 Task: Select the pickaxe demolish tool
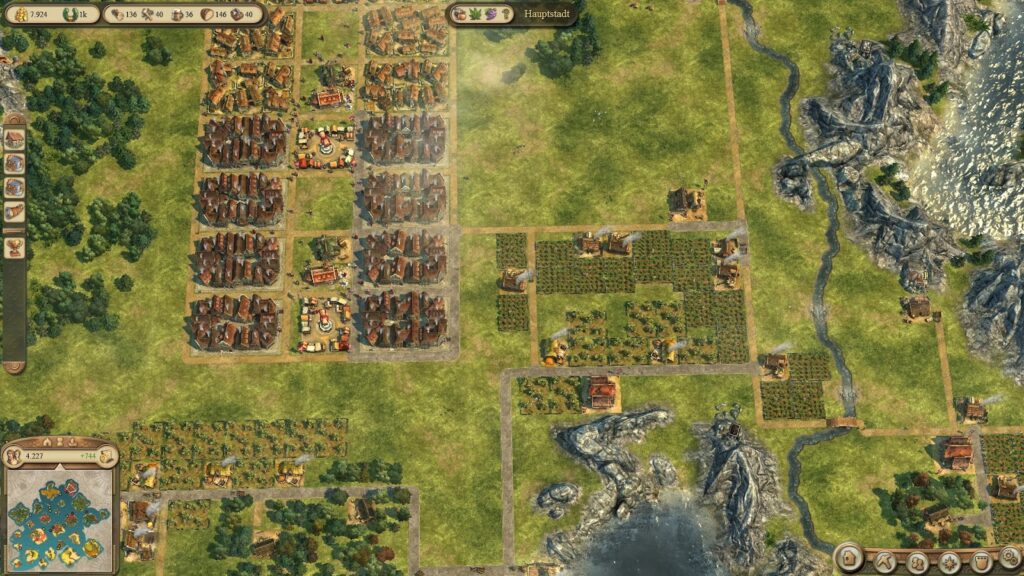tap(885, 561)
